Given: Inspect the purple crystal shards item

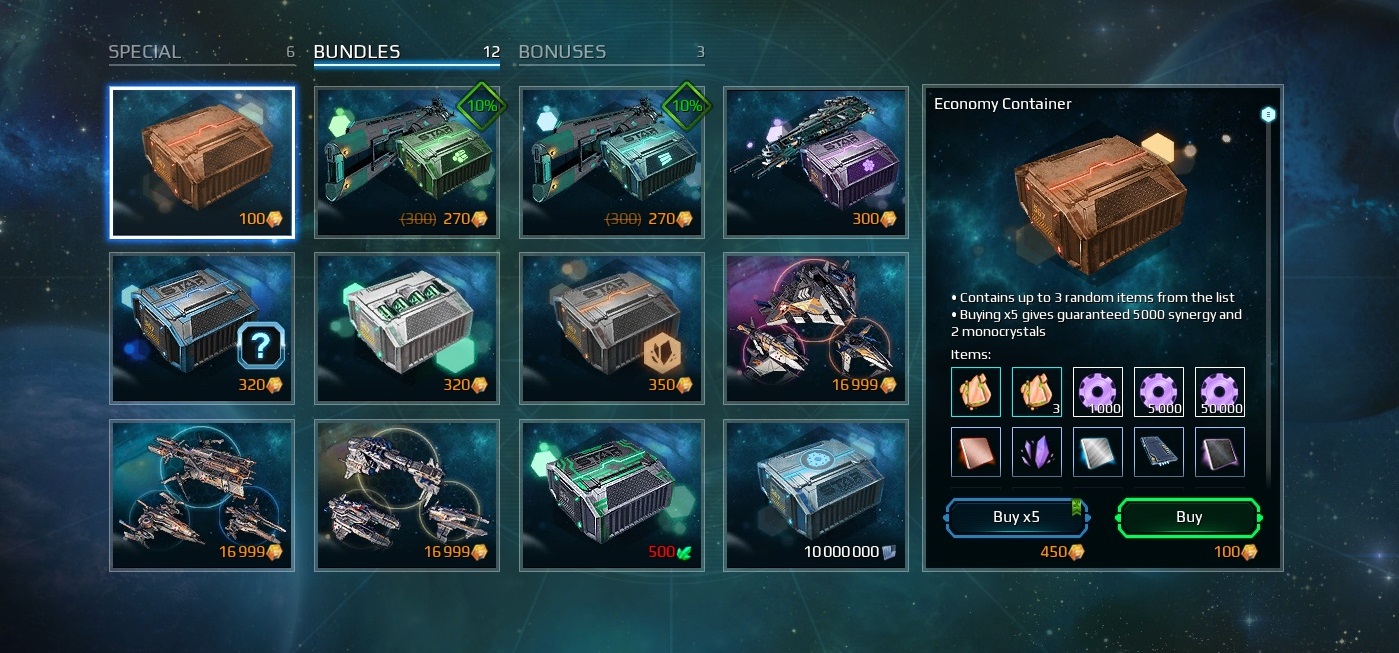Looking at the screenshot, I should [1037, 452].
